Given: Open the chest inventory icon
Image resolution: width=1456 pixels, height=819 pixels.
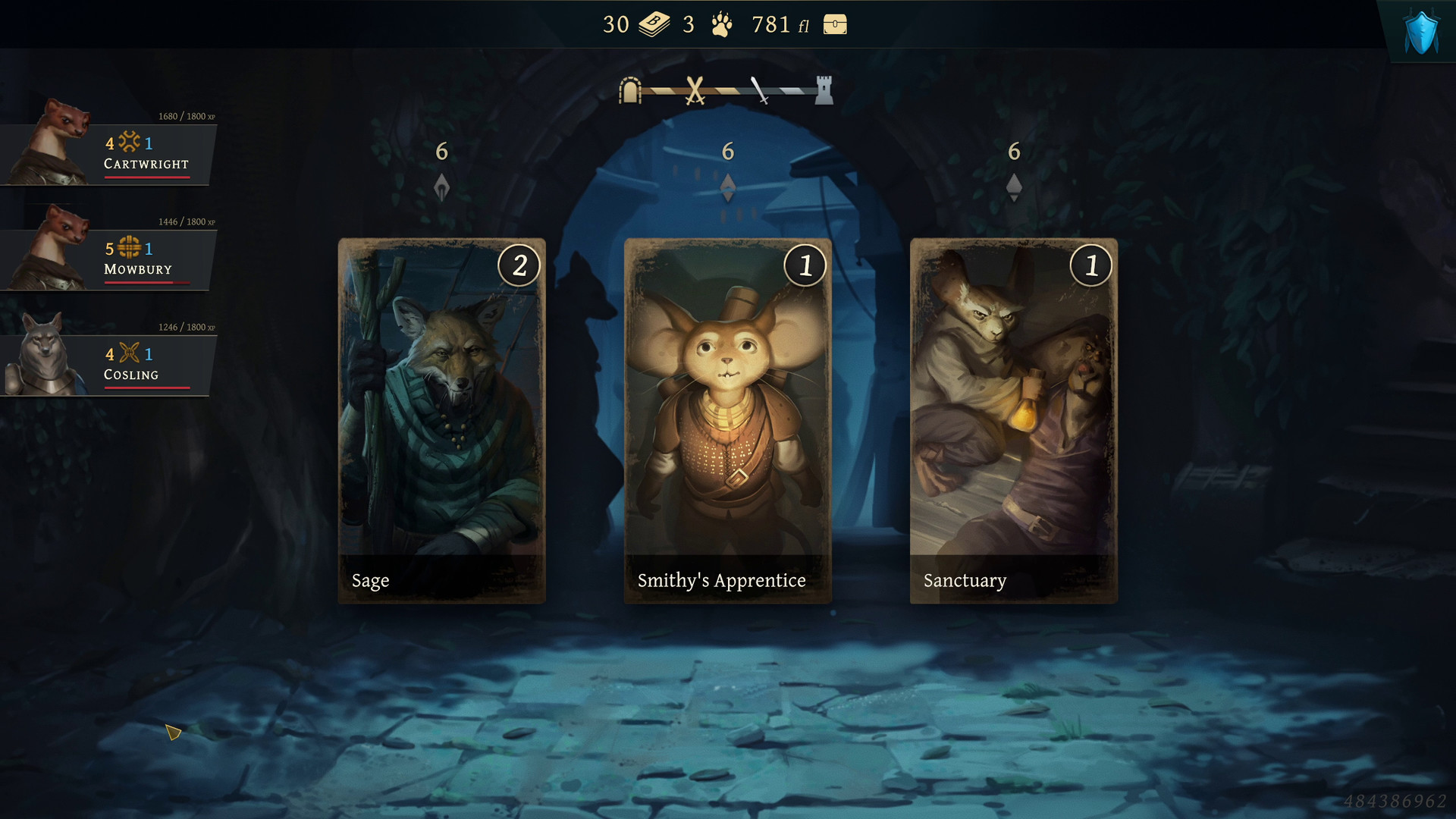Looking at the screenshot, I should tap(834, 24).
